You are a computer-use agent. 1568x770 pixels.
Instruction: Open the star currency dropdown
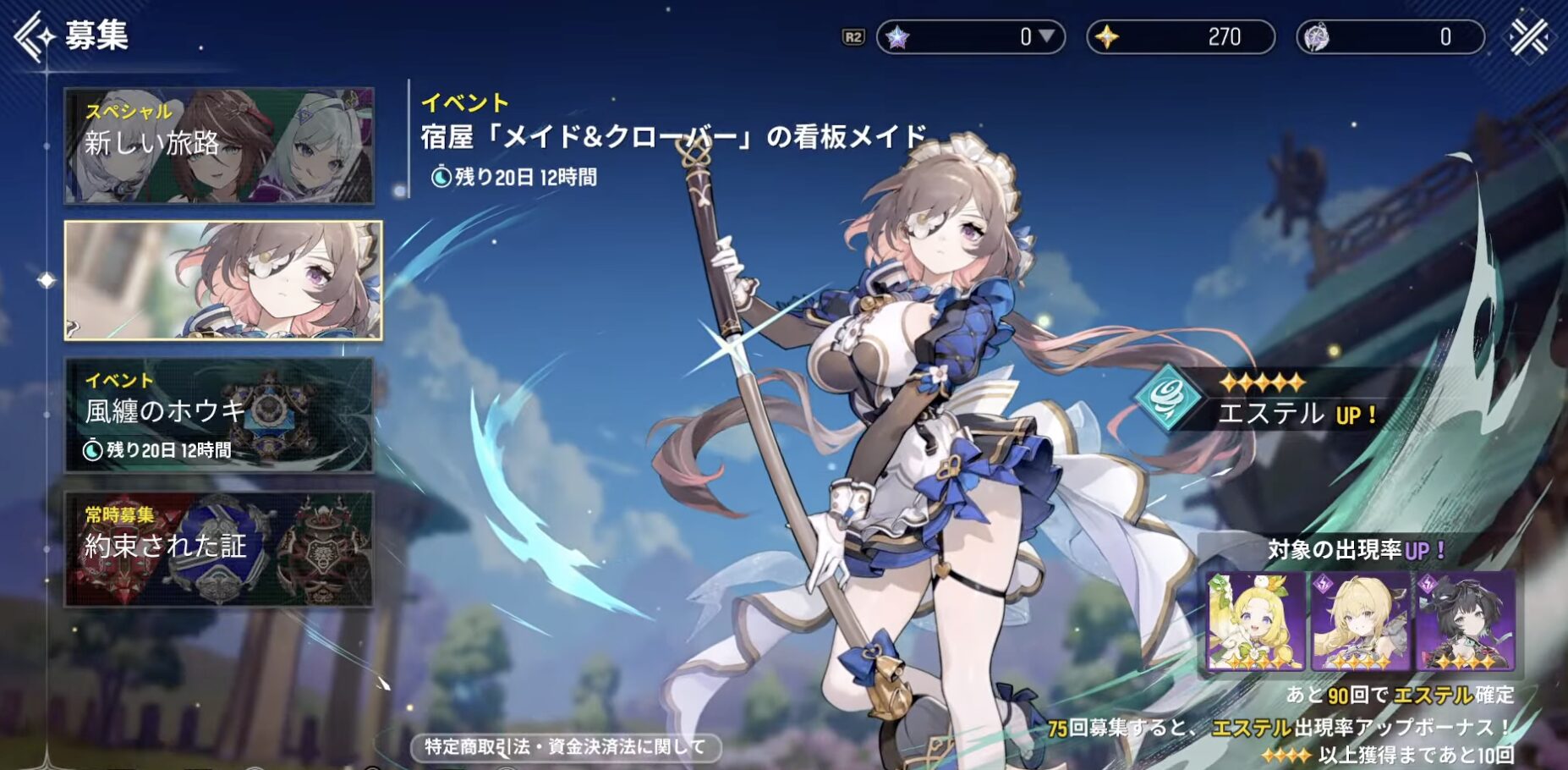(1046, 37)
